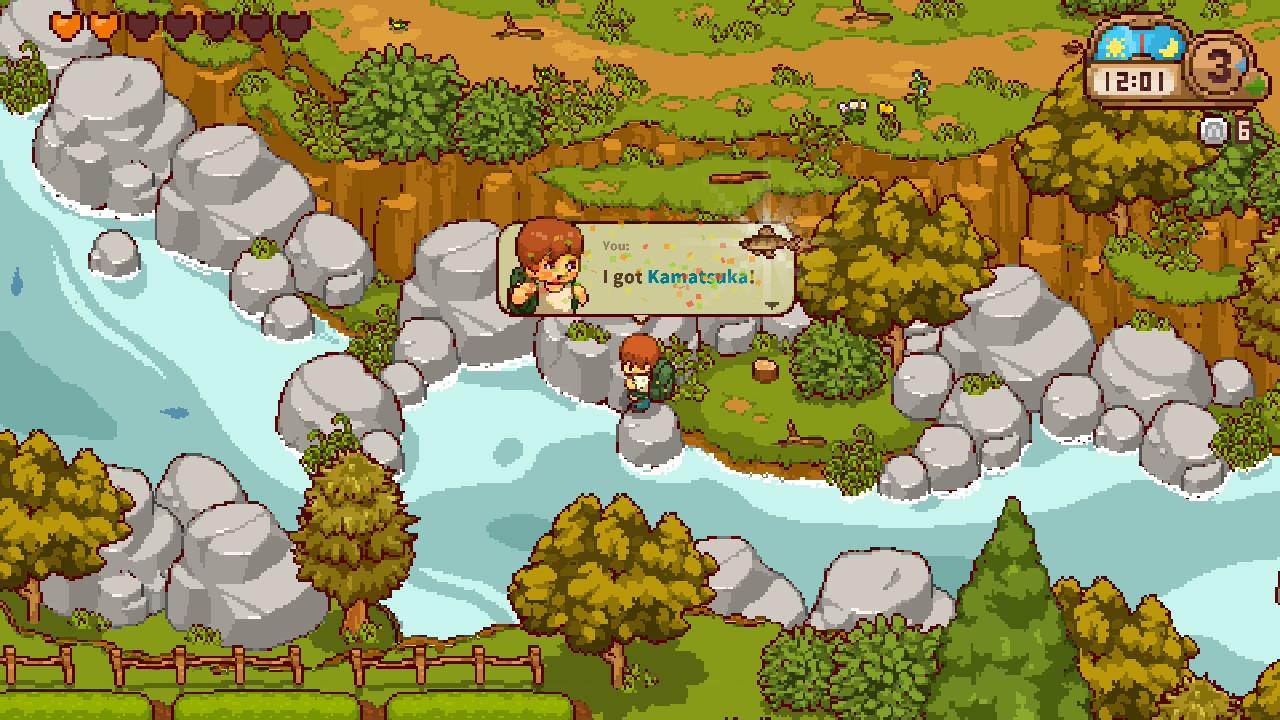Advance the dialogue with the small down arrow
Image resolution: width=1280 pixels, height=720 pixels.
(772, 304)
